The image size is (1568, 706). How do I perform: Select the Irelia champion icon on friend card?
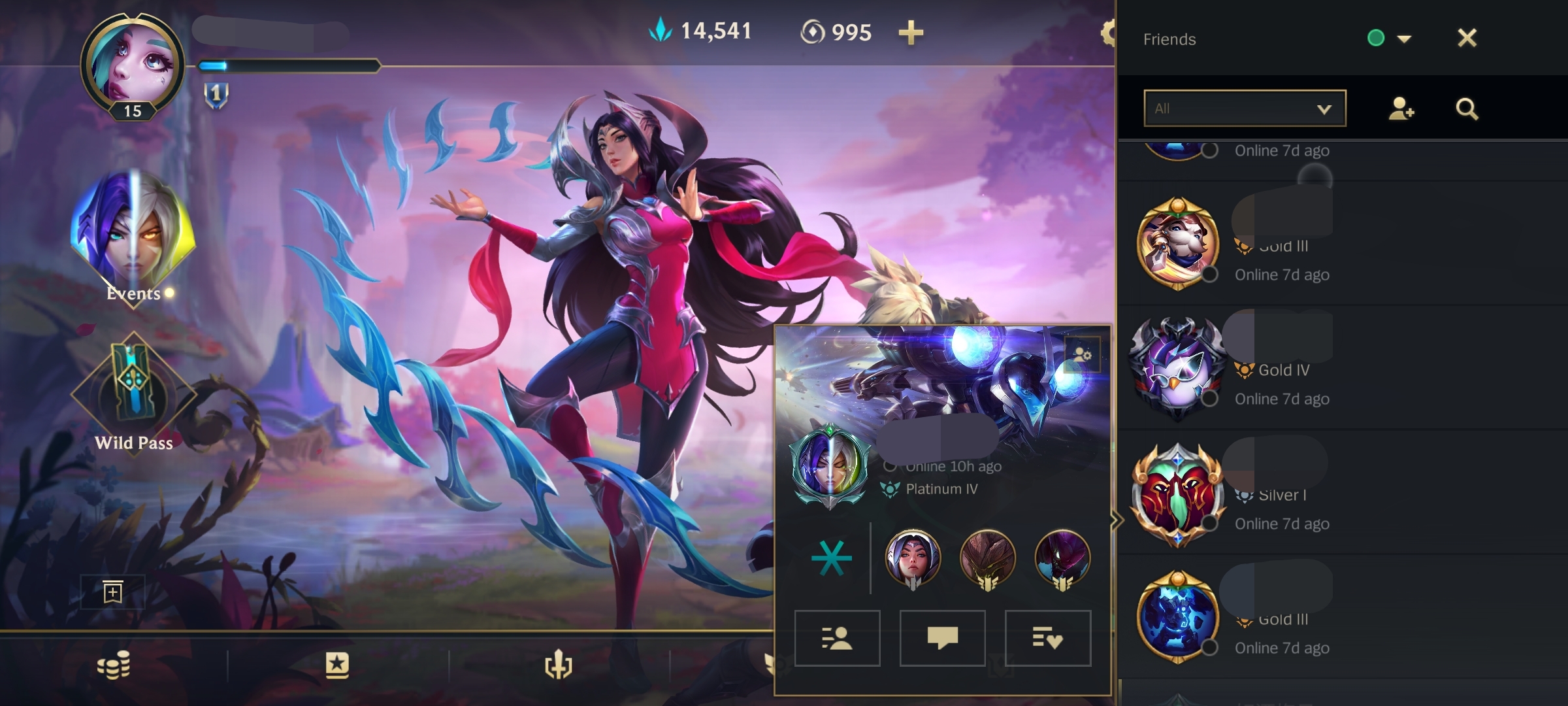click(x=913, y=558)
